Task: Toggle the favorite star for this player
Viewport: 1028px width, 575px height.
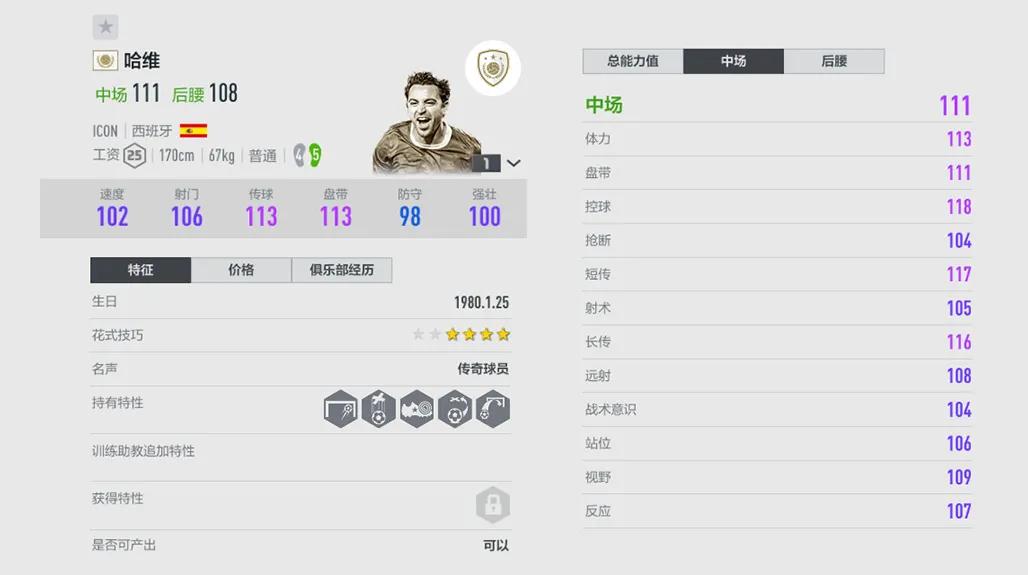Action: (x=105, y=27)
